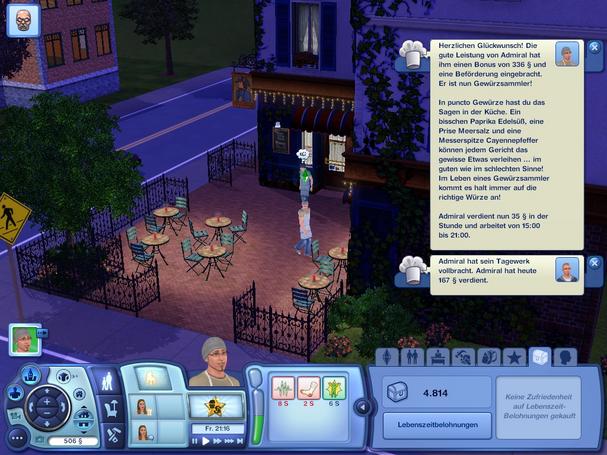Switch to the skills tab
The width and height of the screenshot is (607, 455).
(x=463, y=357)
